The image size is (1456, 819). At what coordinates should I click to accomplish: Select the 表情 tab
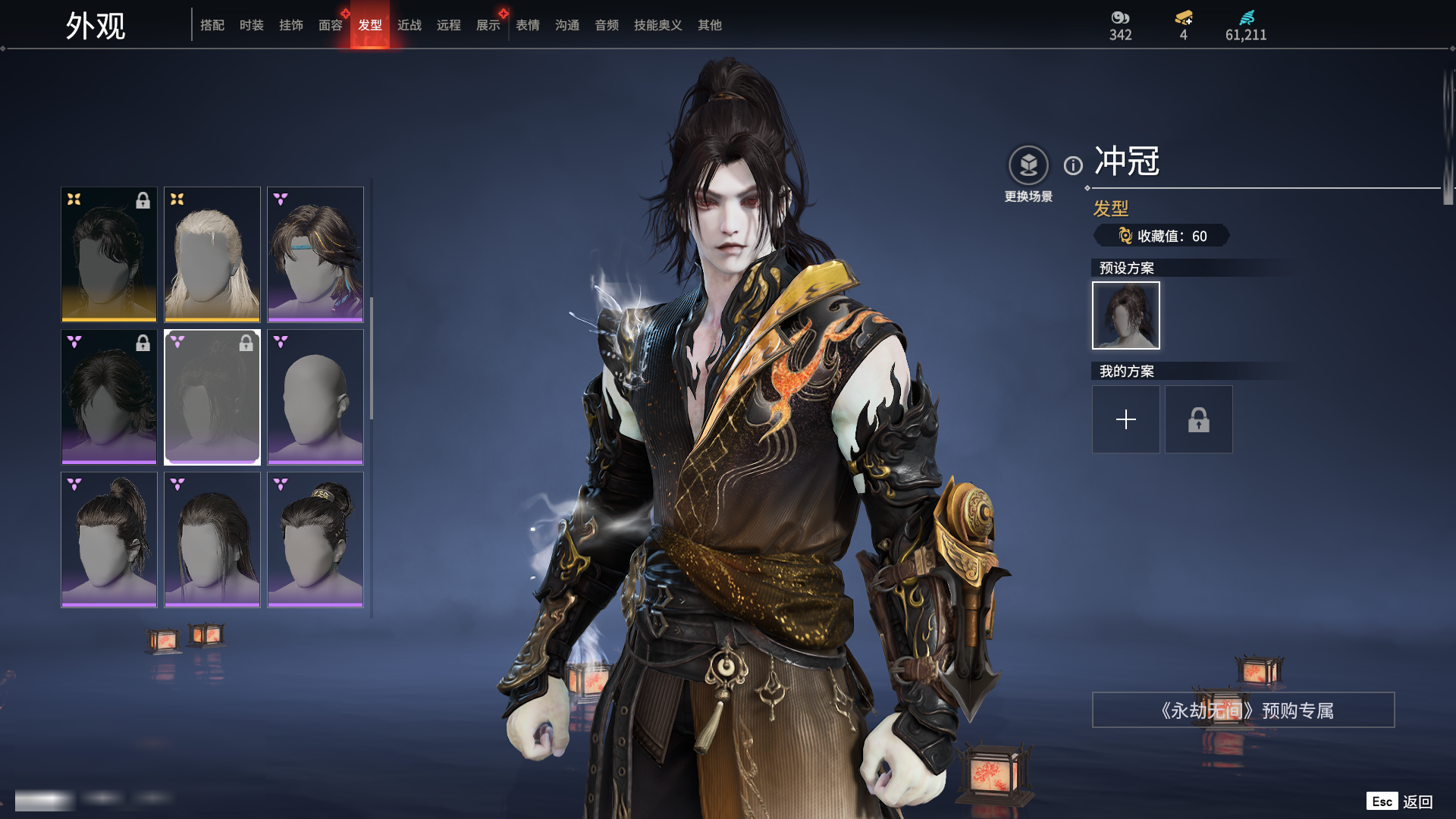(528, 25)
